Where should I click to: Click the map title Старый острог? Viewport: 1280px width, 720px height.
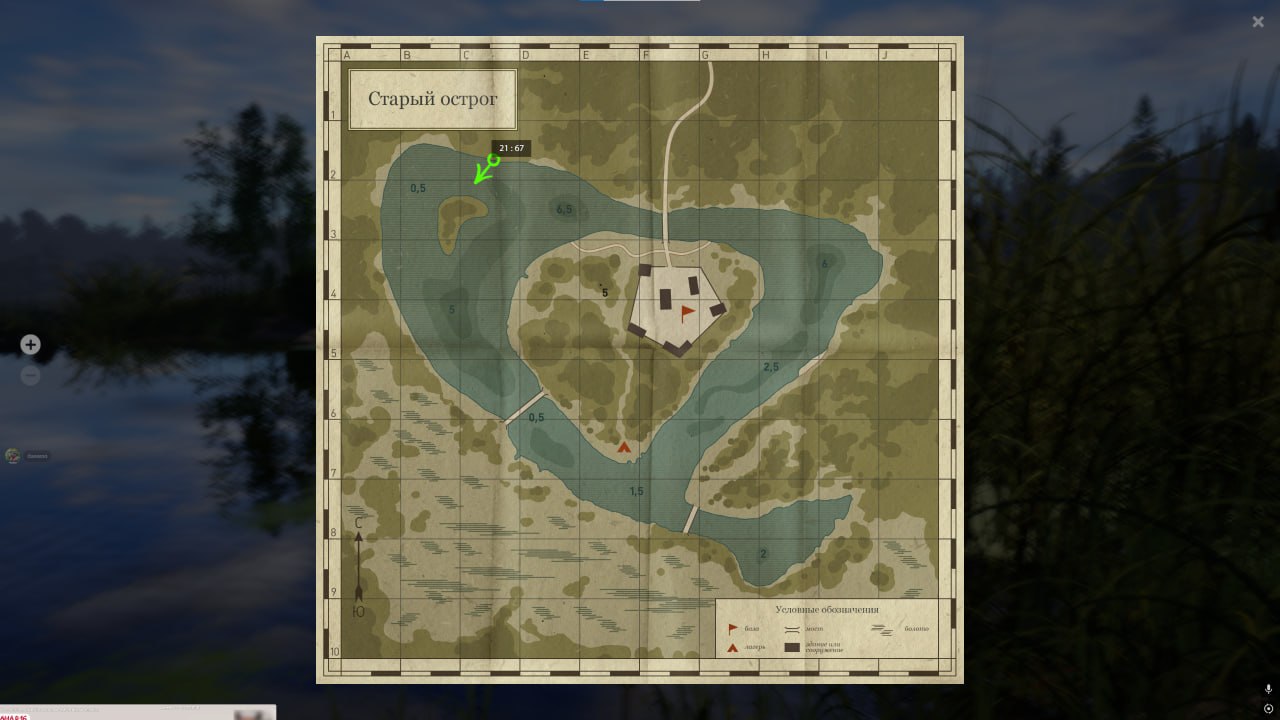click(x=432, y=99)
